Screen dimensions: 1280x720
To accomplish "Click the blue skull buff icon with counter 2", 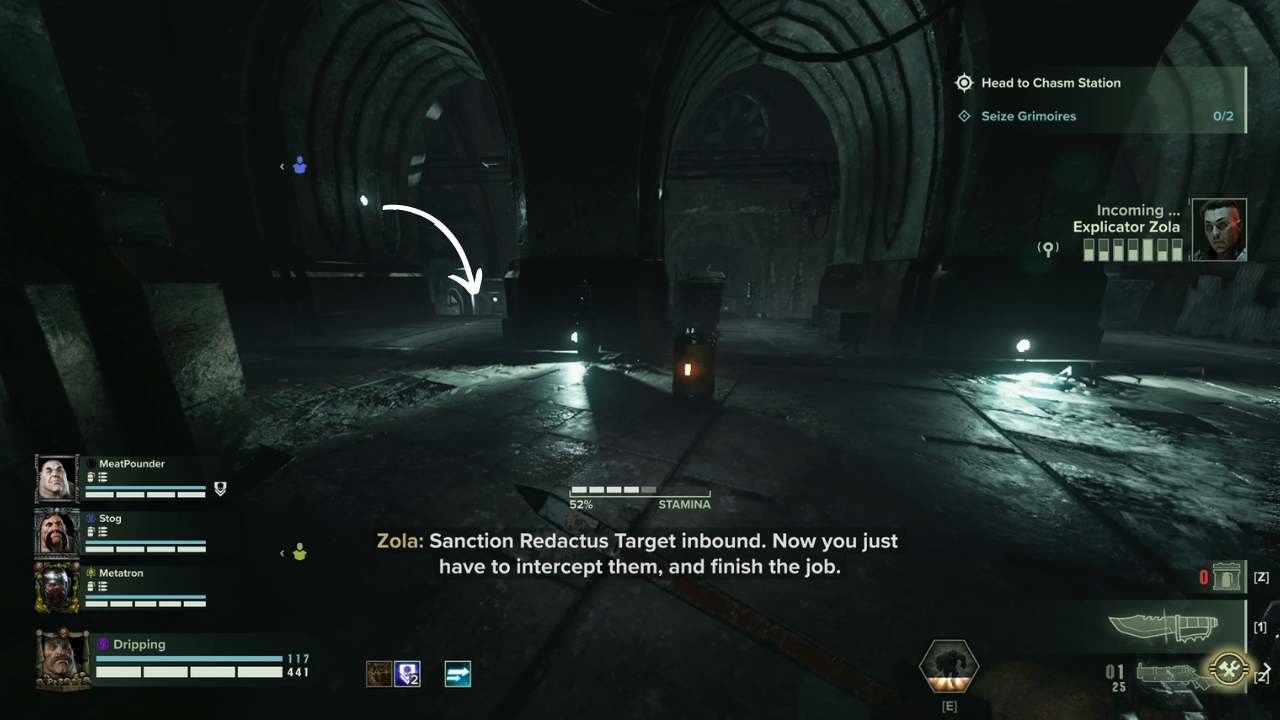I will pos(407,674).
